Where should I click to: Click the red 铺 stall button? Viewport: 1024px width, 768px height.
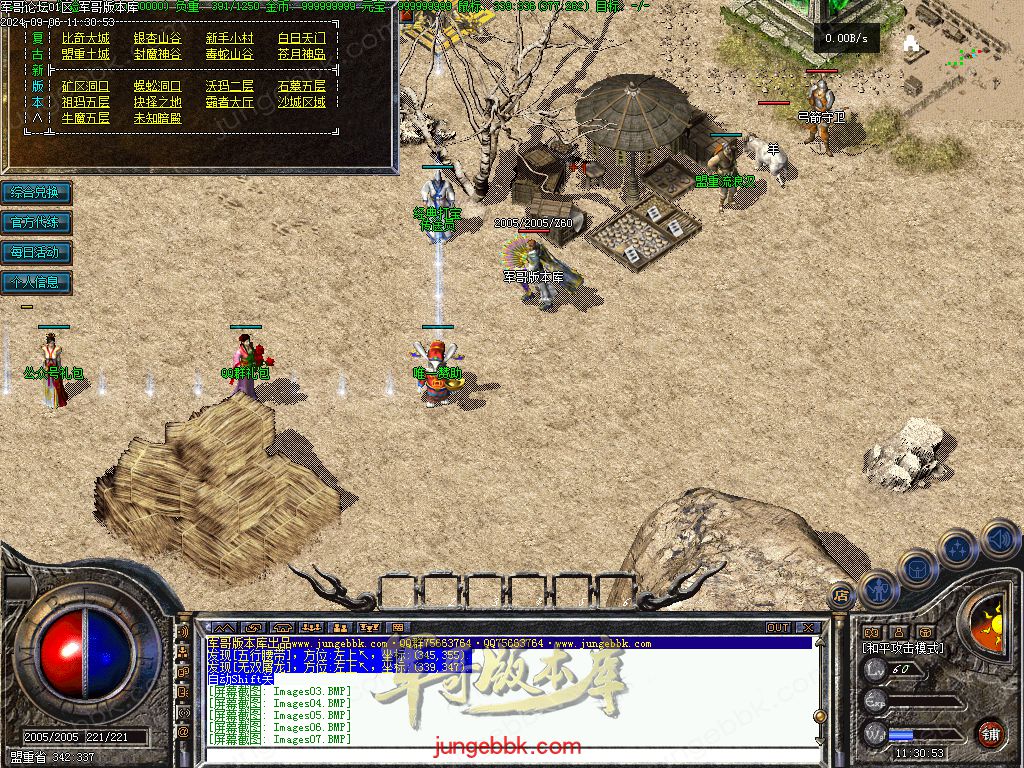[990, 733]
